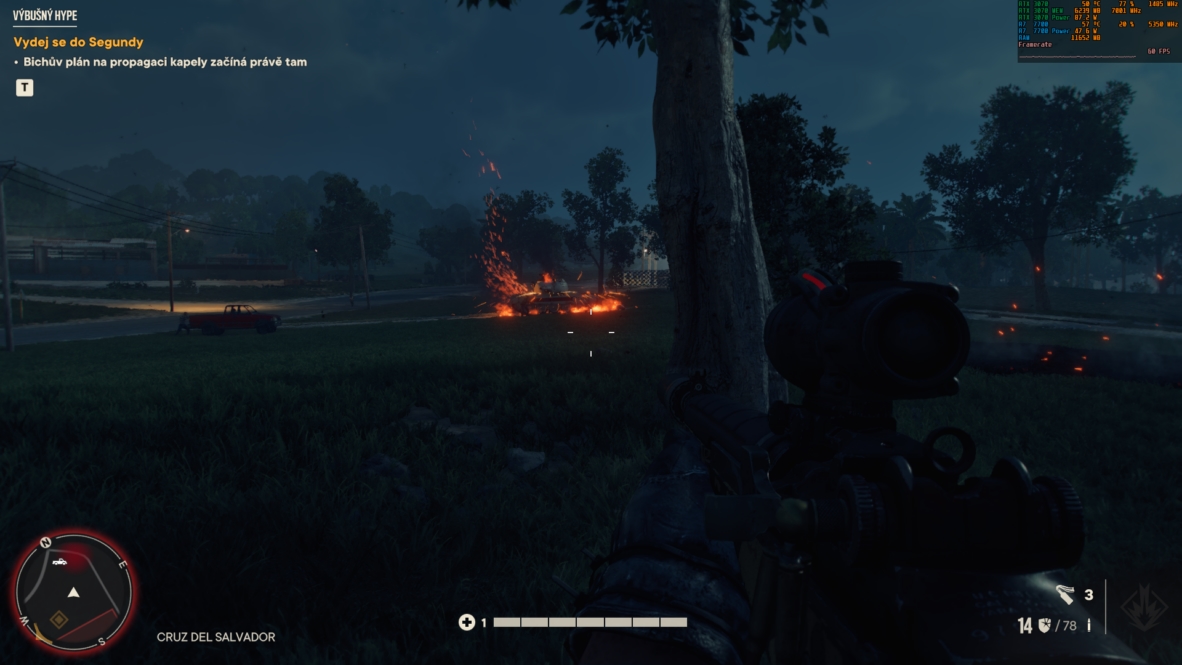Click the hardware stats framerate overlay

point(1098,30)
